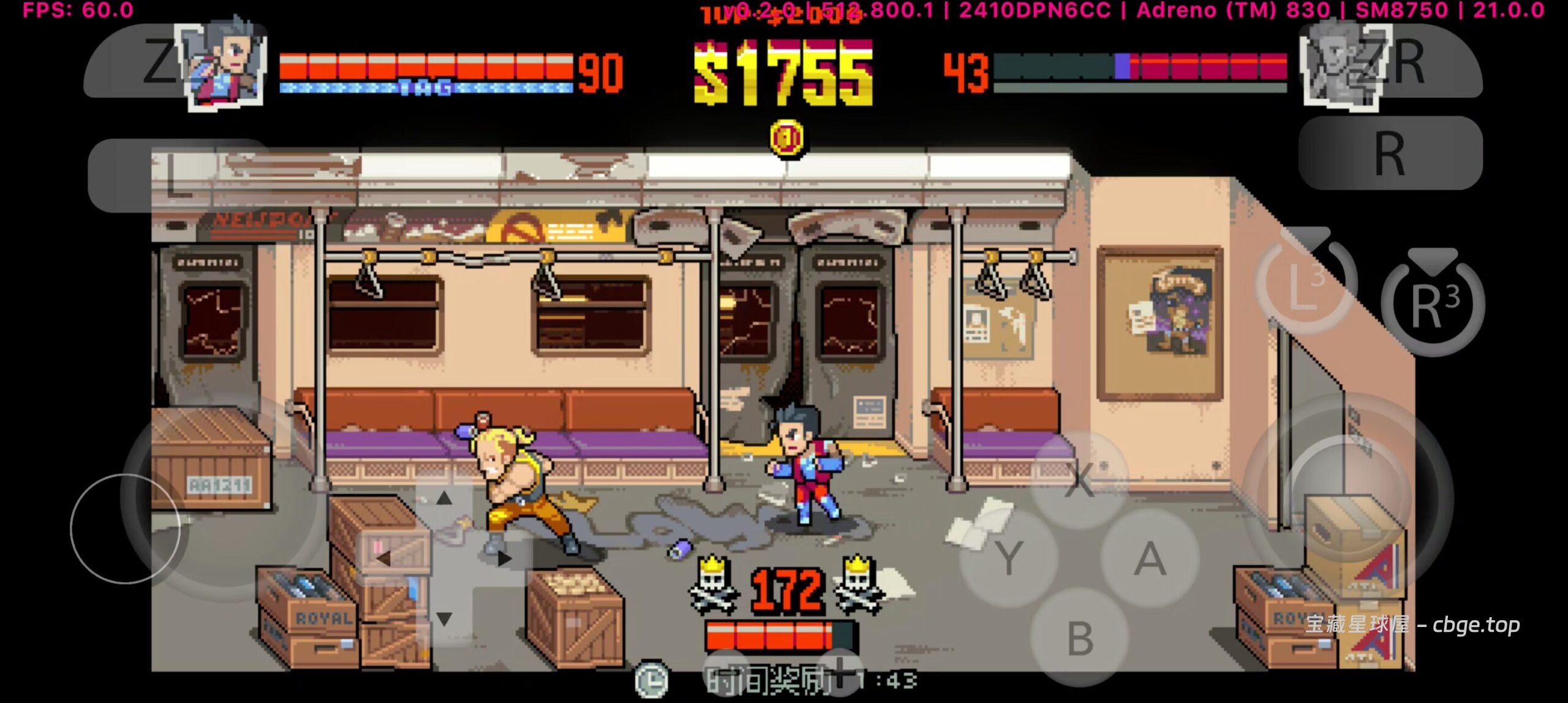Tap the on-screen A button

click(1150, 558)
